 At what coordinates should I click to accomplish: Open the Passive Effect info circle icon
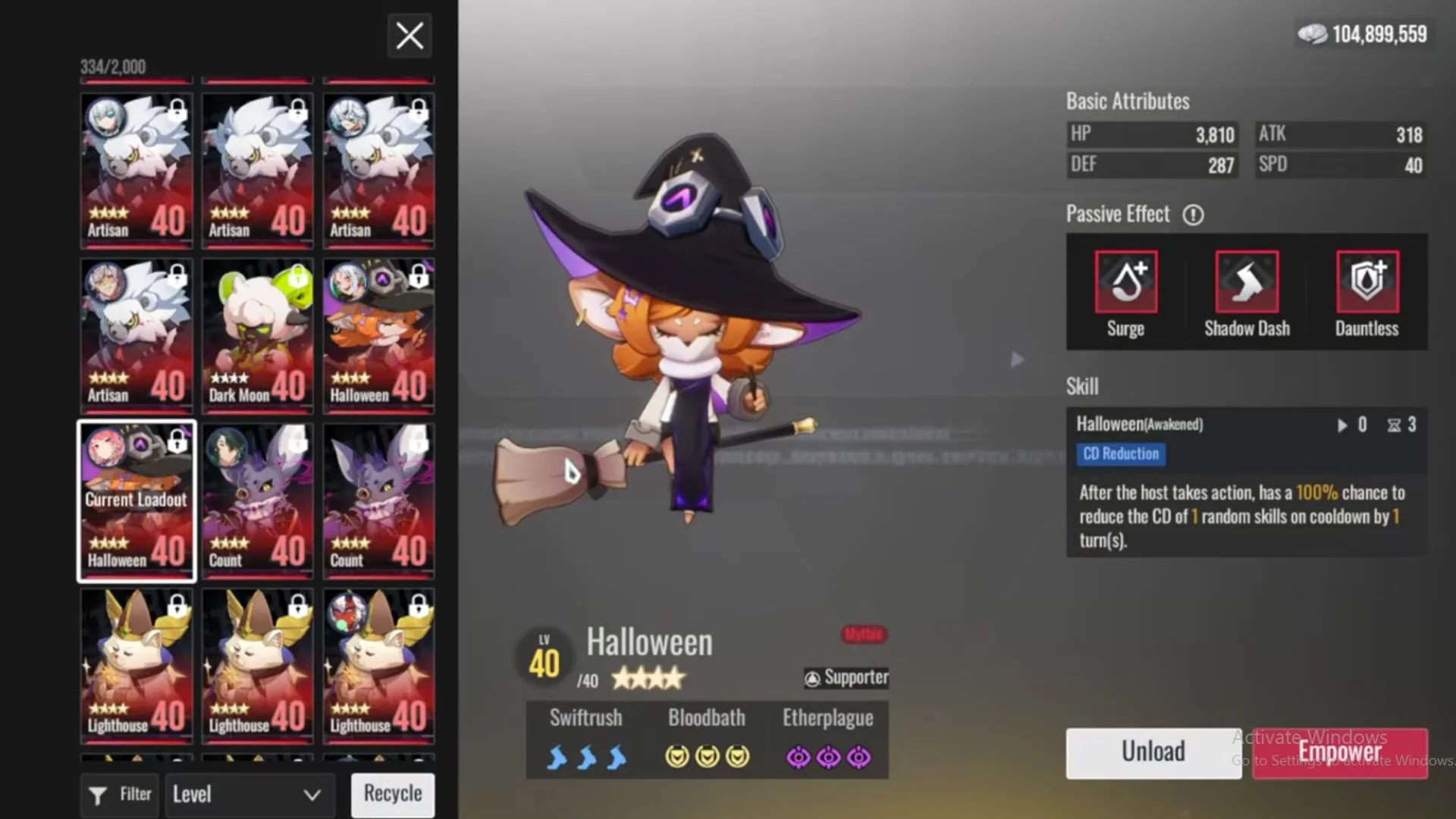pos(1193,215)
